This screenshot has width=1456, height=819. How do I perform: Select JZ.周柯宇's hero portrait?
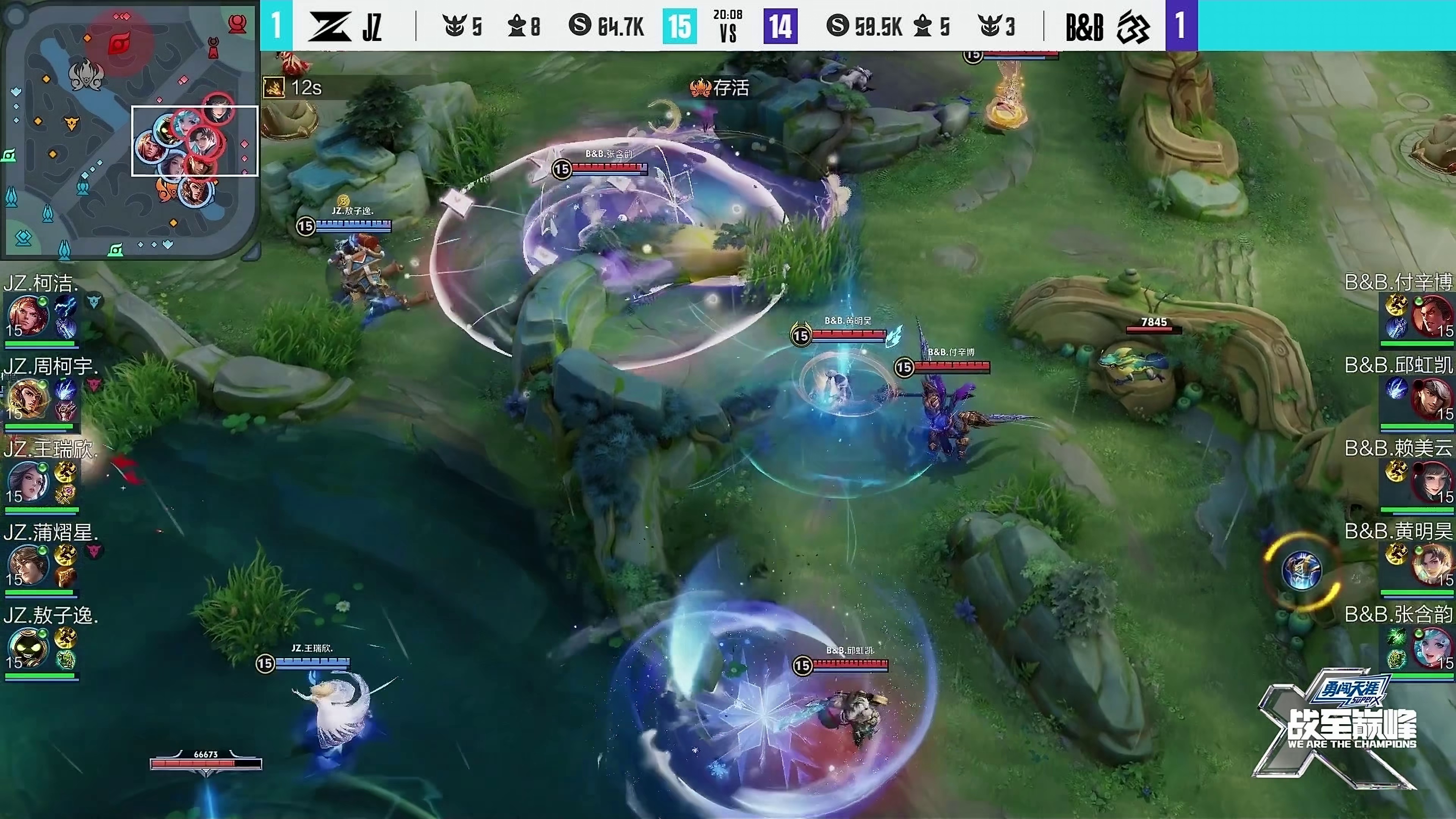27,397
